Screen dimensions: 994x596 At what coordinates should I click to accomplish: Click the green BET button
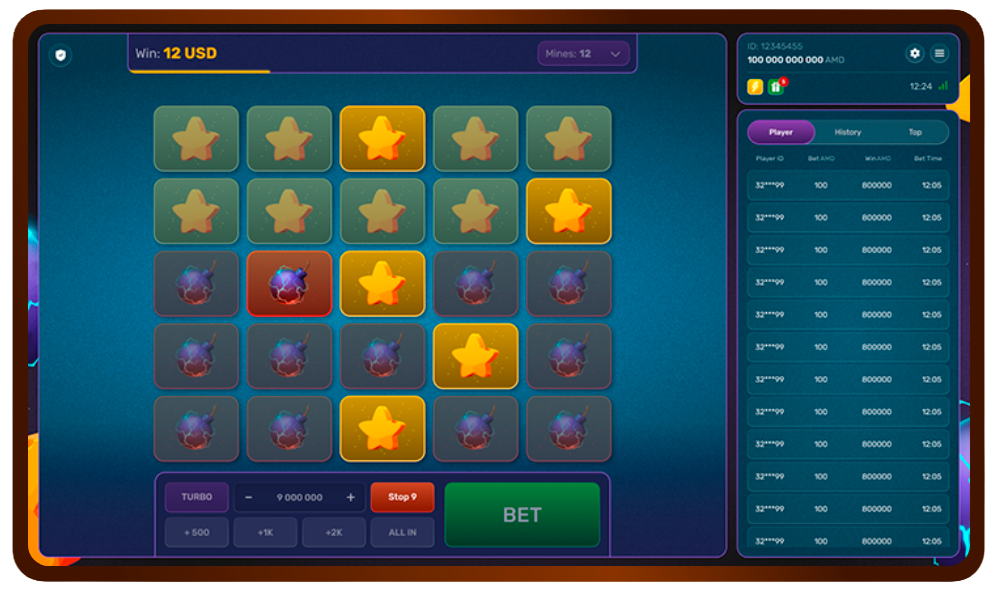click(522, 515)
